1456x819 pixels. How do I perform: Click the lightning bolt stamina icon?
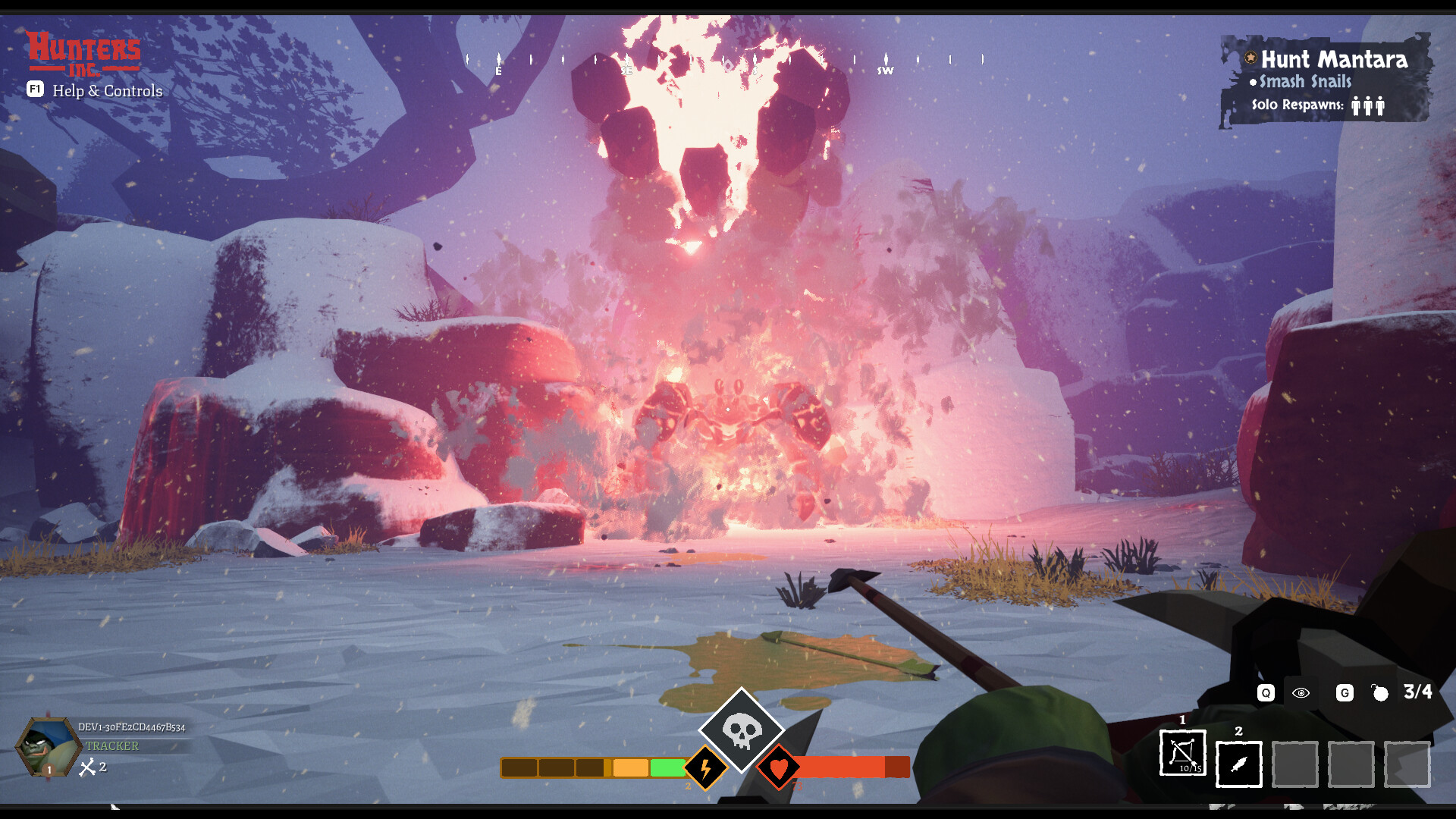(x=705, y=768)
